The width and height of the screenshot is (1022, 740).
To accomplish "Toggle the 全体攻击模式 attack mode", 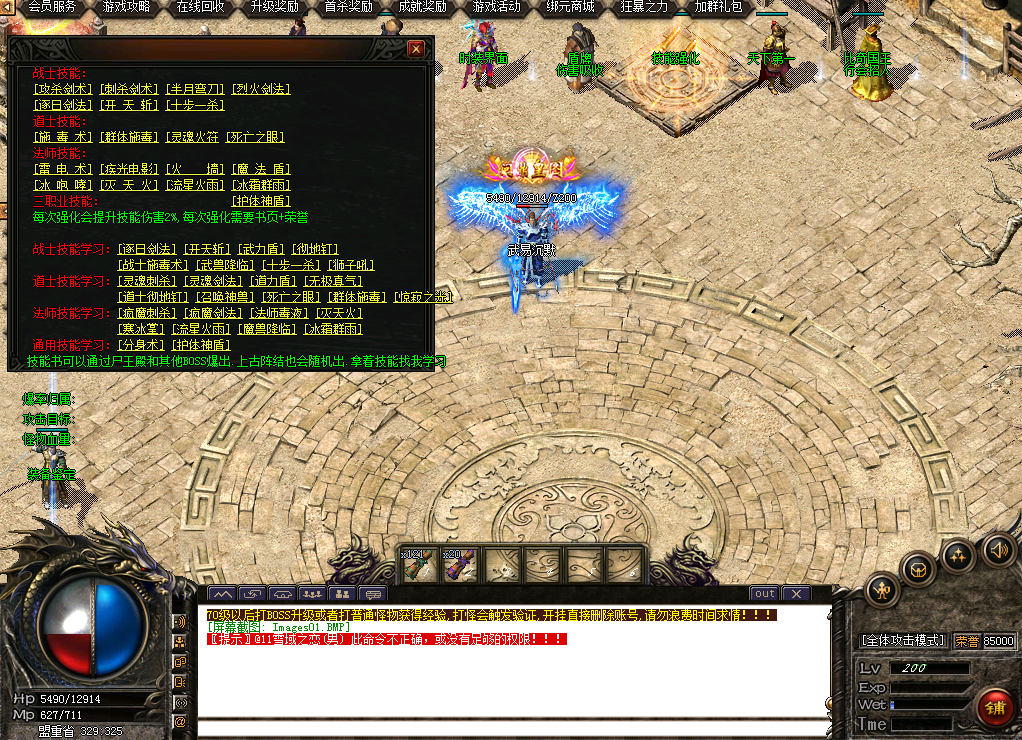I will tap(903, 641).
